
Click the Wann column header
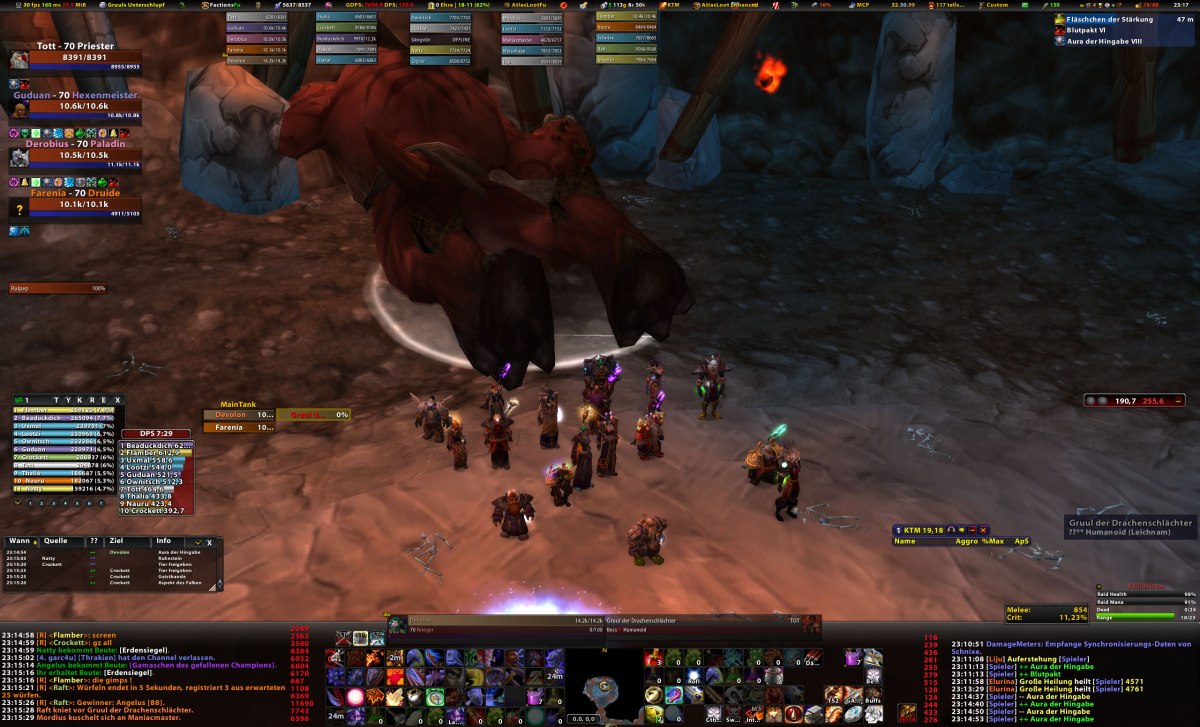point(17,541)
